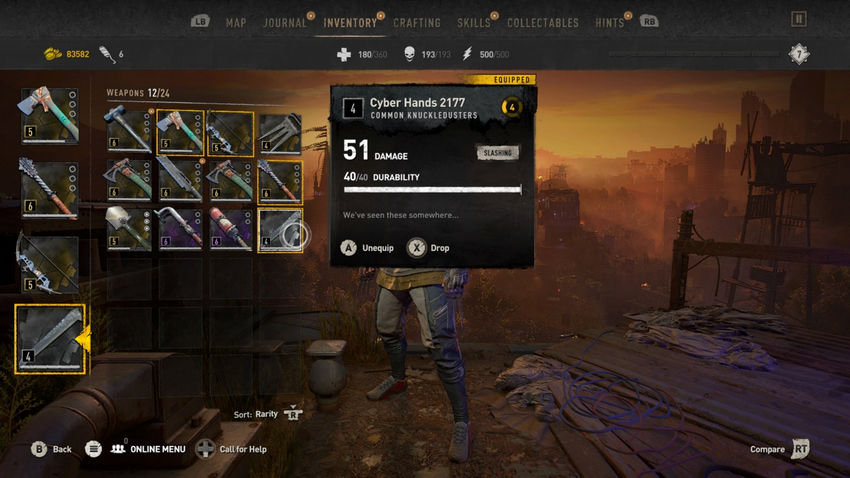Select the red canister club weapon
The height and width of the screenshot is (478, 850).
pyautogui.click(x=231, y=228)
